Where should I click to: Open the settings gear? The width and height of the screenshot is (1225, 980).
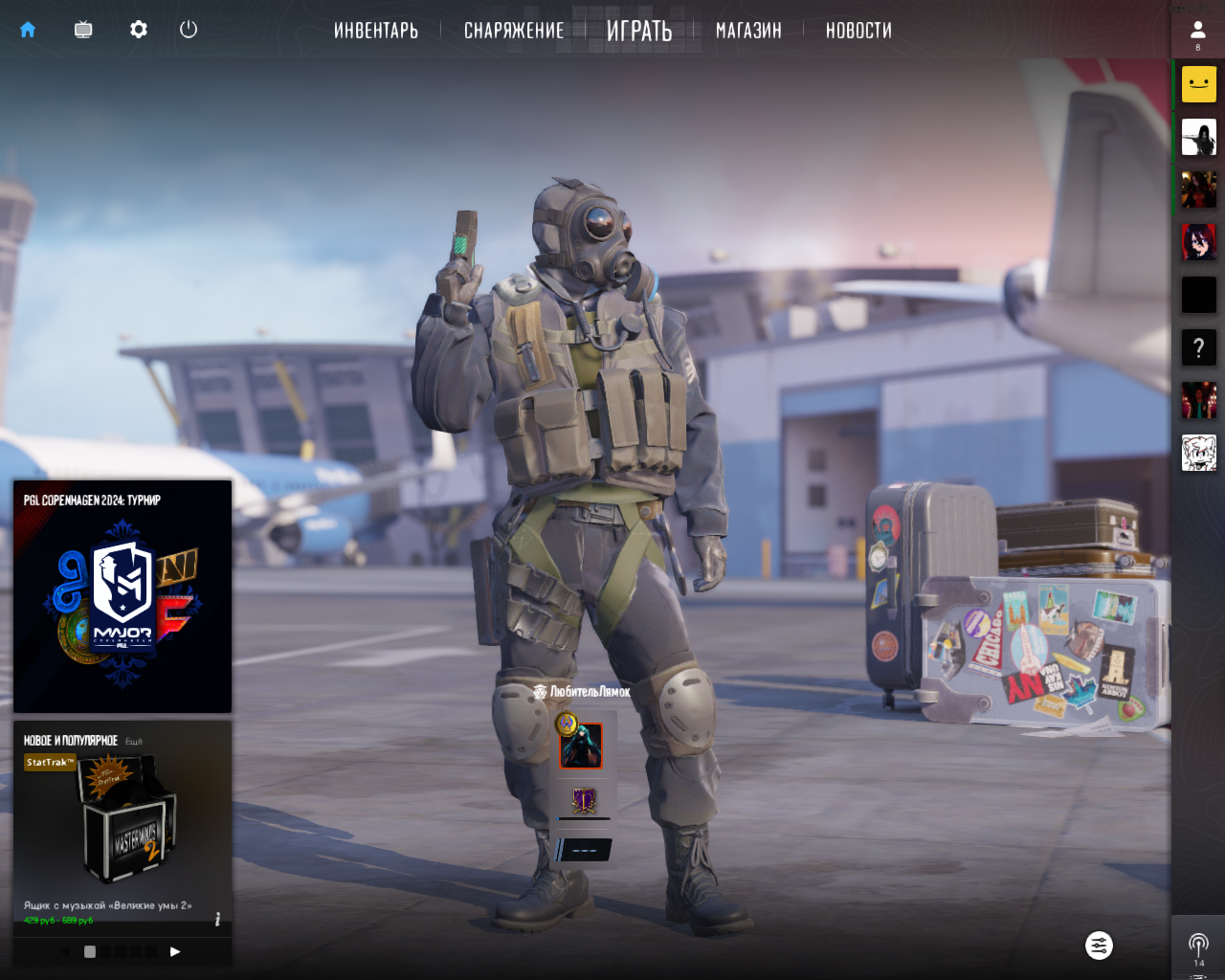(139, 30)
